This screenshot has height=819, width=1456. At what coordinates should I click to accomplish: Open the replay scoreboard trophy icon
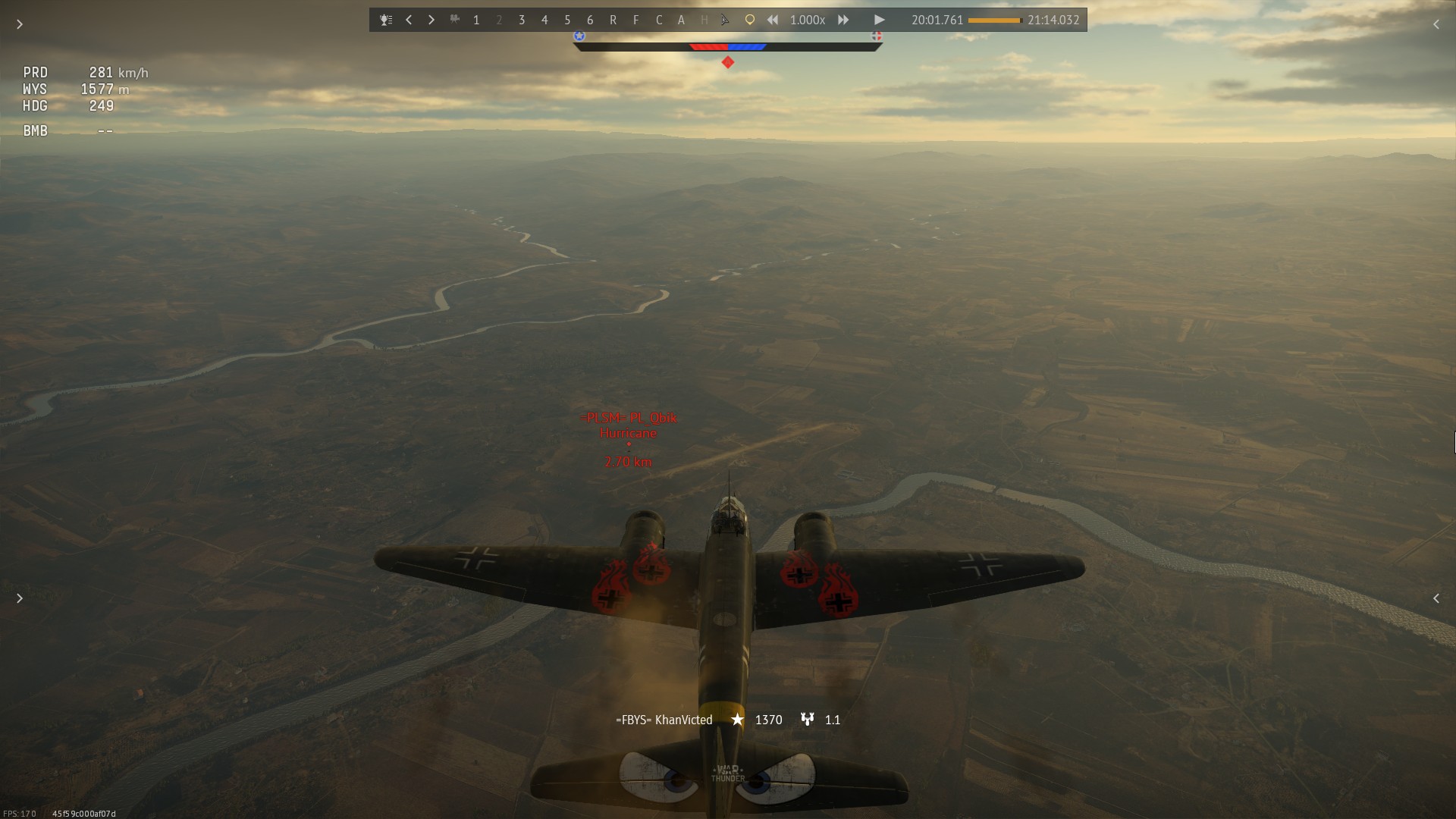click(x=386, y=20)
